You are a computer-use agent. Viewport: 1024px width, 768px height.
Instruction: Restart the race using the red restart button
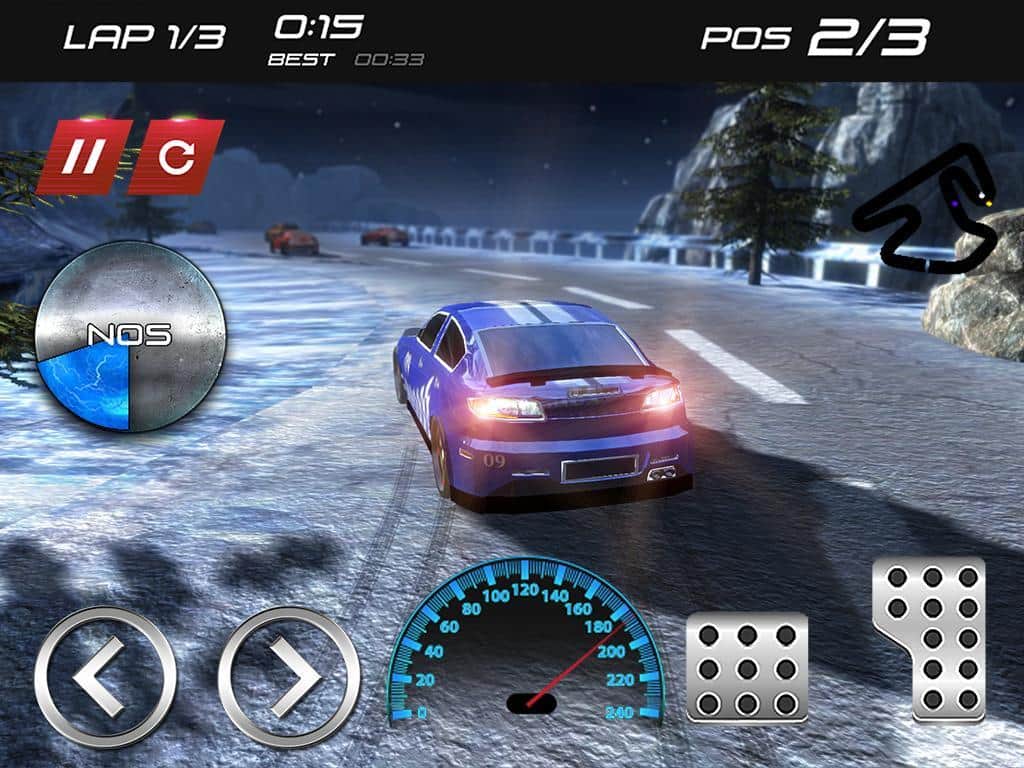[x=175, y=157]
